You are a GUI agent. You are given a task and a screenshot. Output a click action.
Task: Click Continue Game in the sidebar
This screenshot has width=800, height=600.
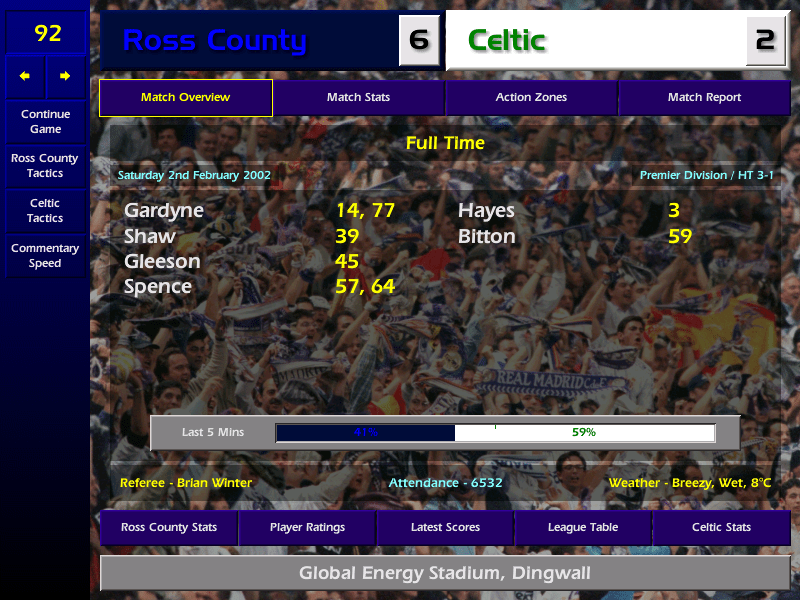point(45,122)
